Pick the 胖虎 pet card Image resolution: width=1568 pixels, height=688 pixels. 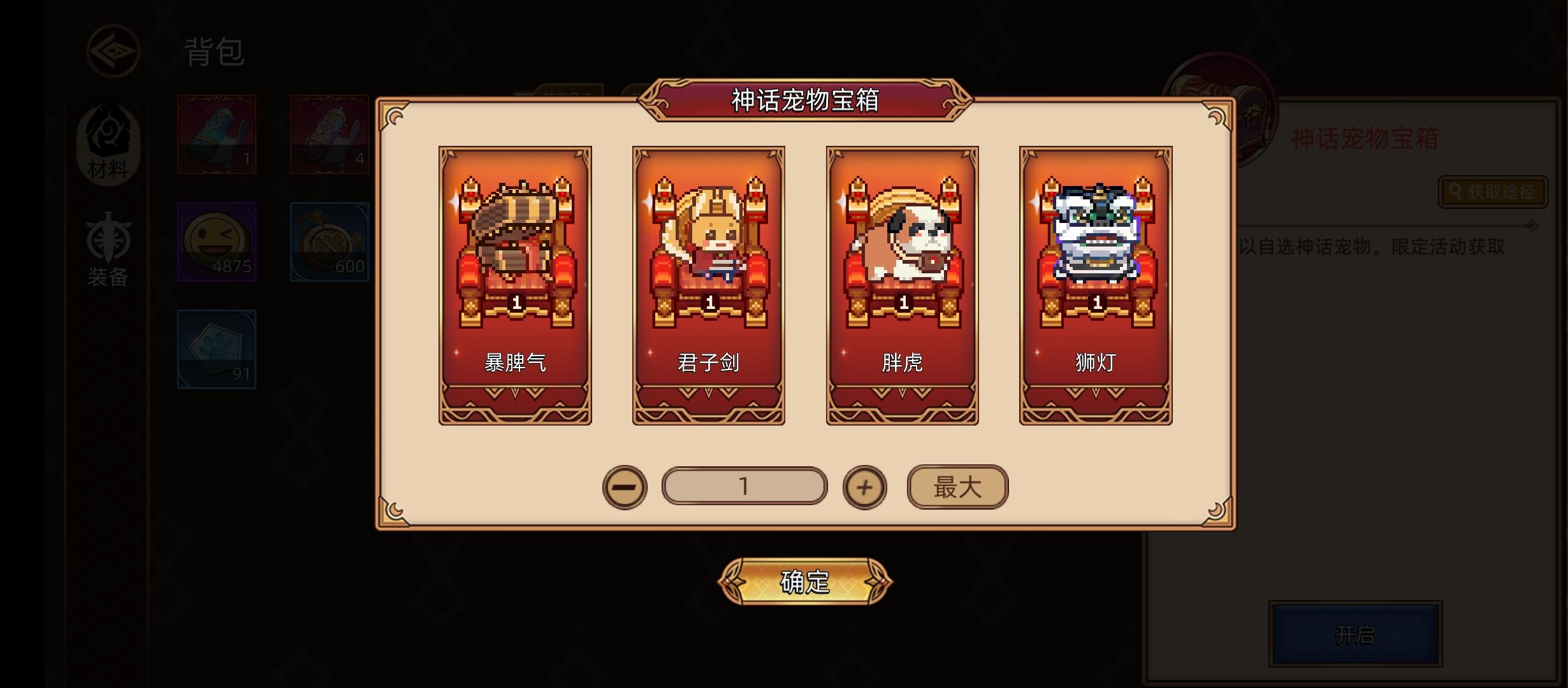pyautogui.click(x=902, y=287)
